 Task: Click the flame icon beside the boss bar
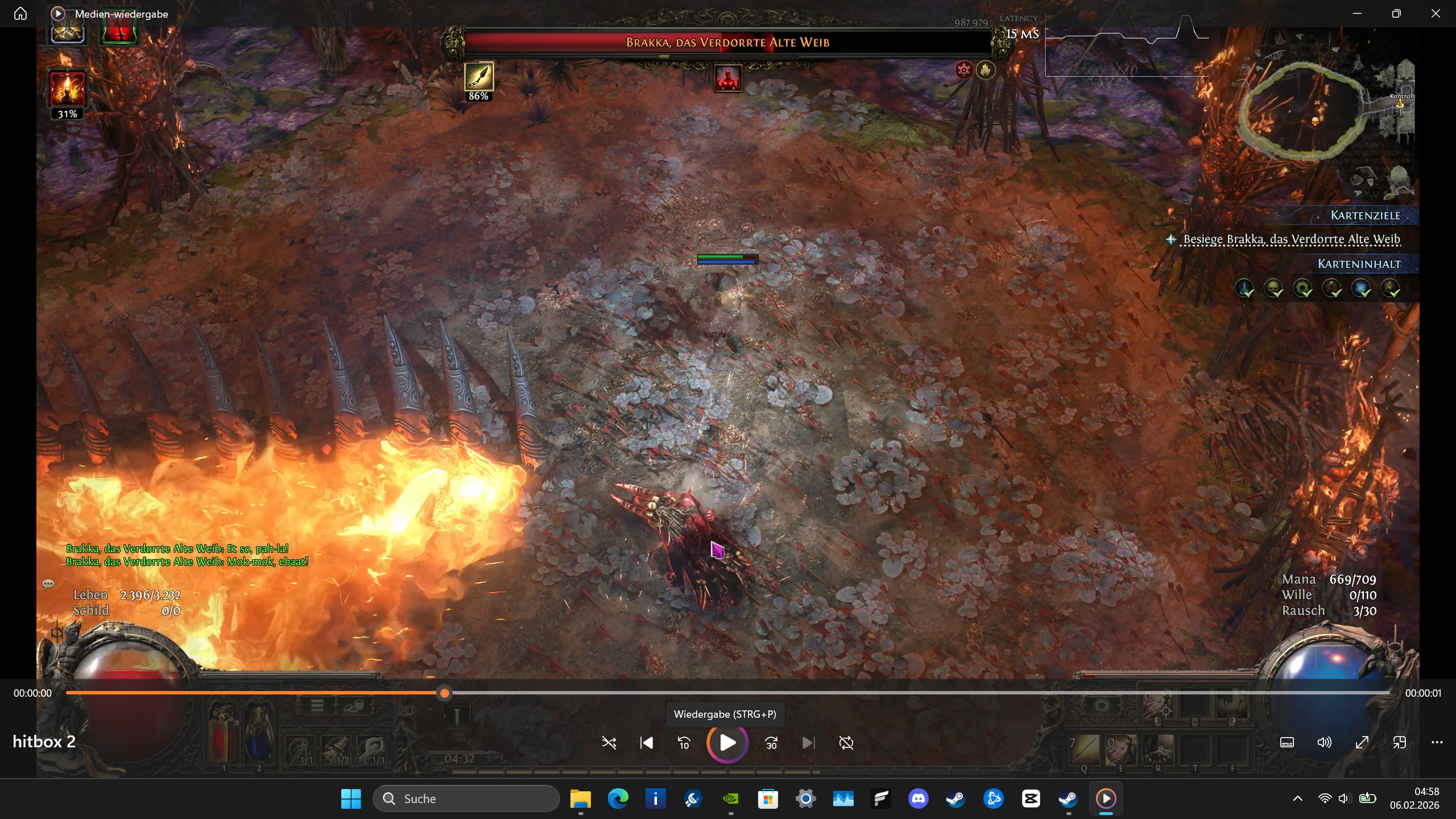(x=986, y=70)
